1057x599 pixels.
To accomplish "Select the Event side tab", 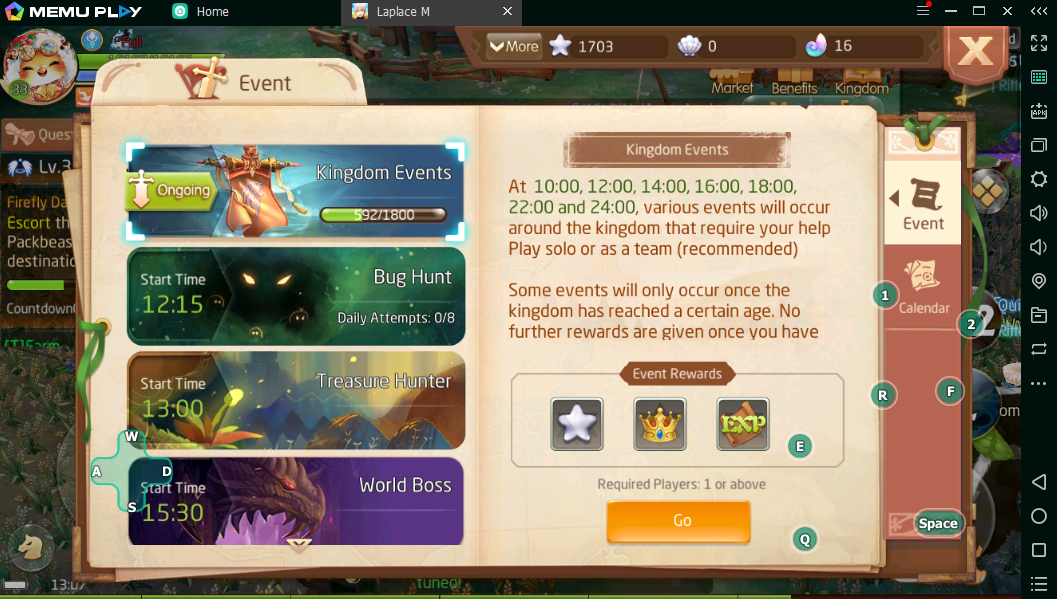I will 922,203.
